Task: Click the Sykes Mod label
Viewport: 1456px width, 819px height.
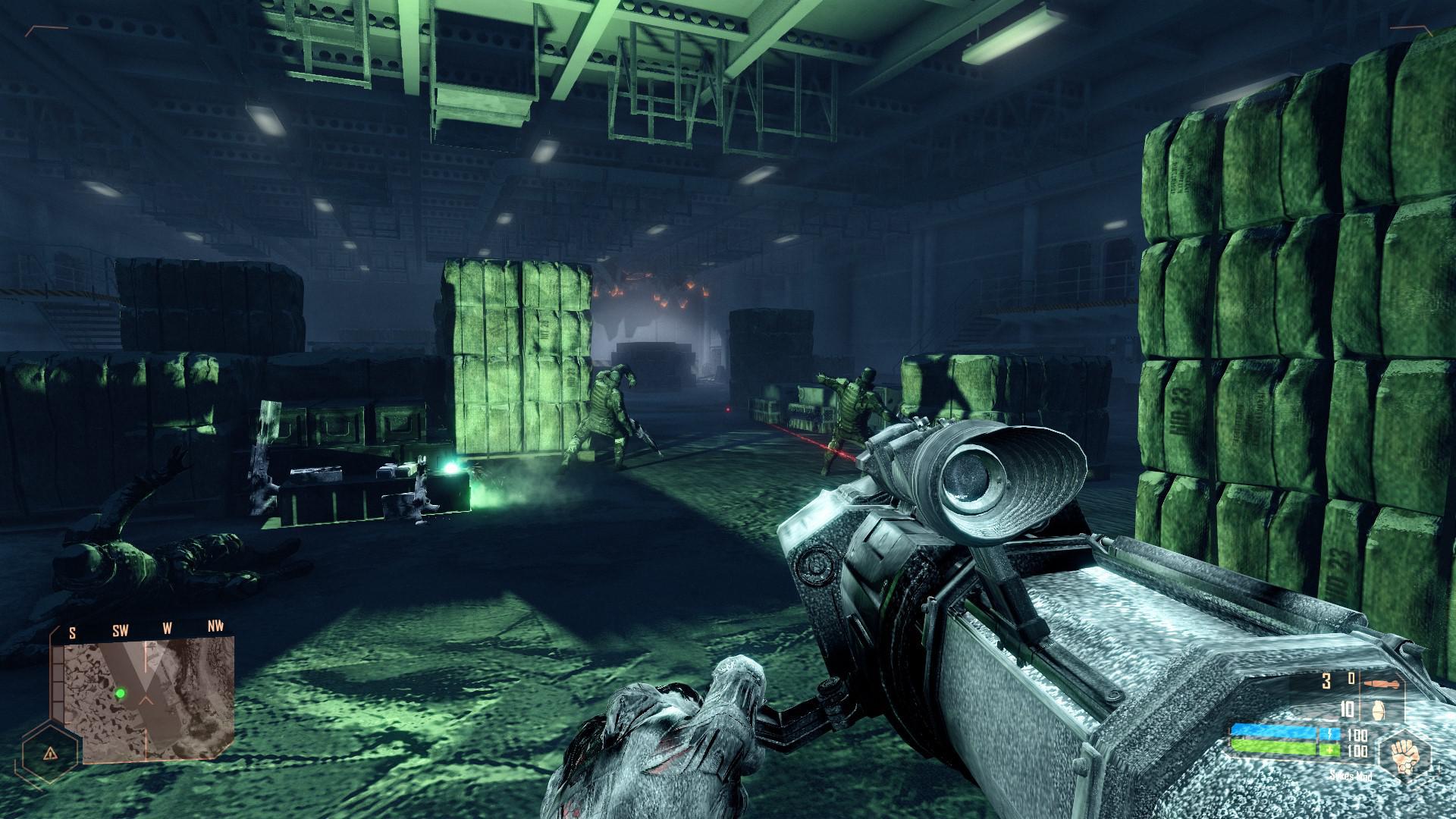Action: 1351,776
